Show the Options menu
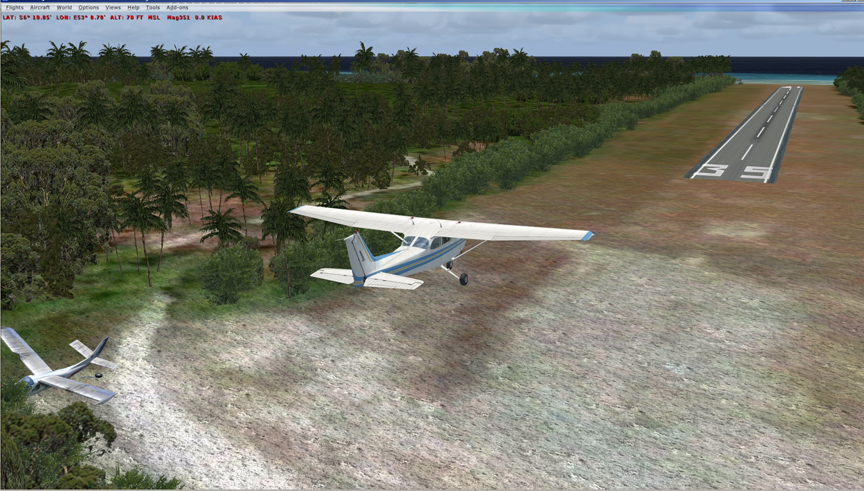The height and width of the screenshot is (491, 864). pos(89,7)
